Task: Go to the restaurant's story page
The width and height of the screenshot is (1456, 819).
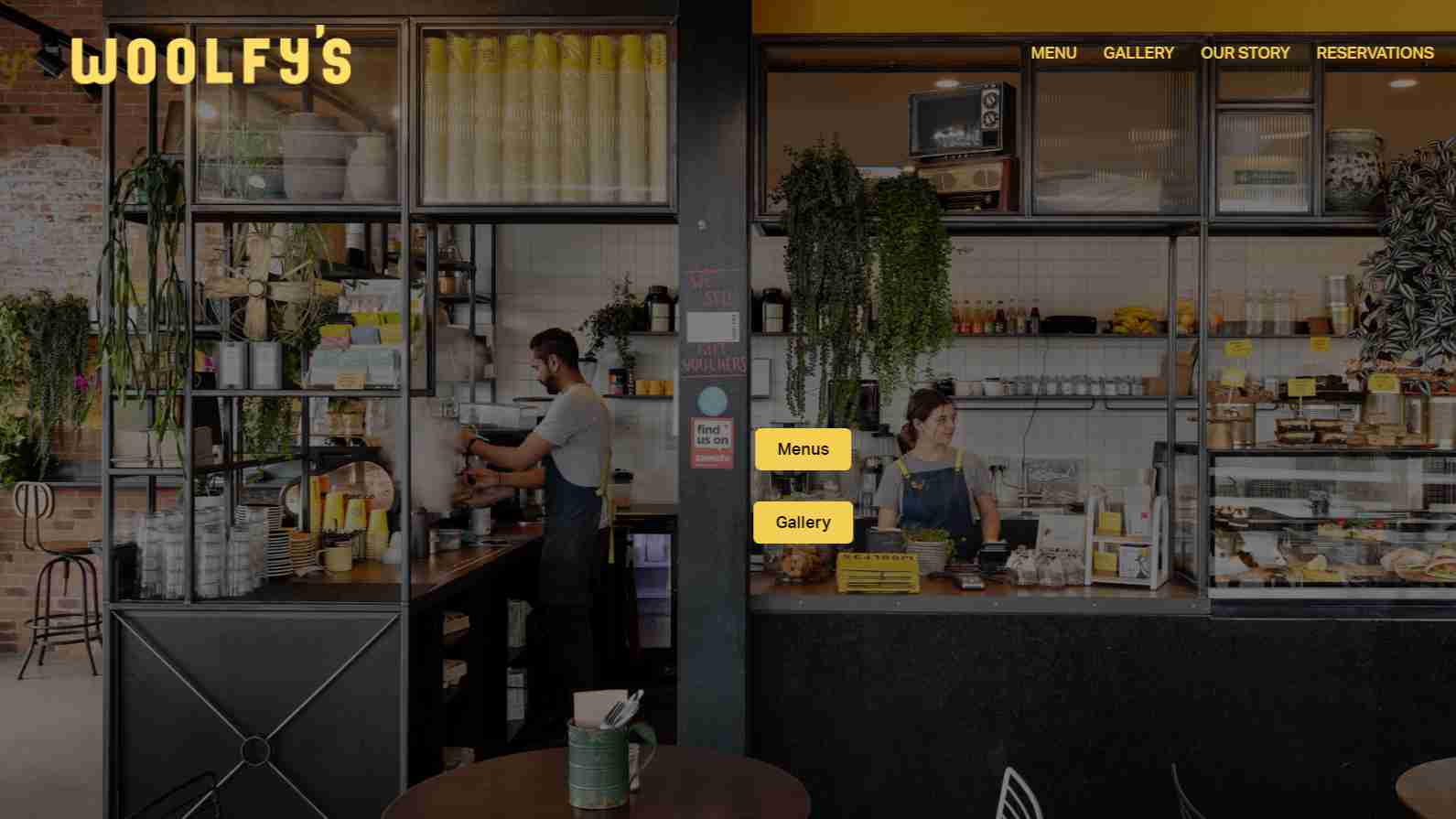Action: point(1245,52)
